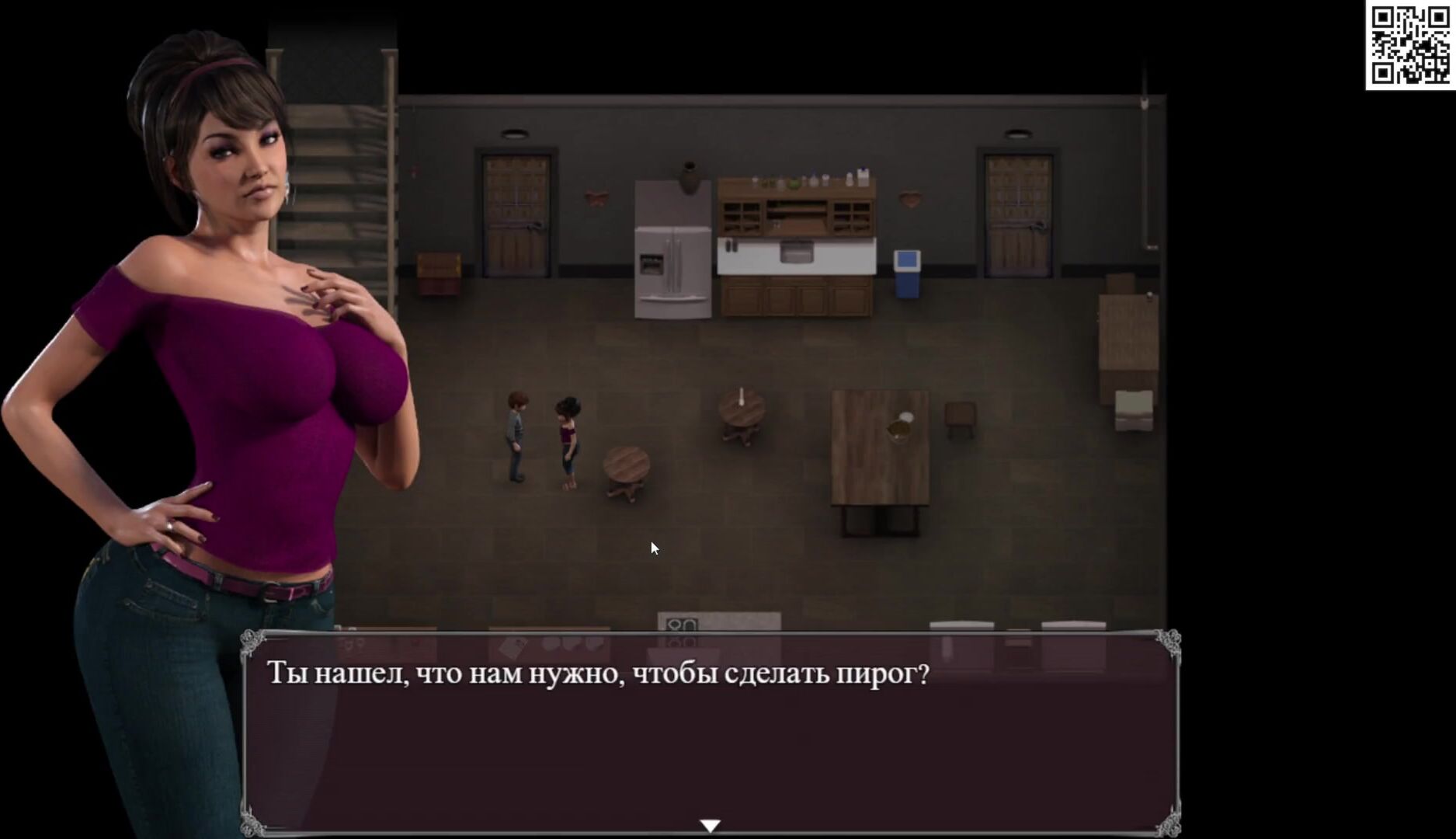Advance dialogue with the white arrow indicator
Screen dimensions: 1456x839
[x=710, y=825]
